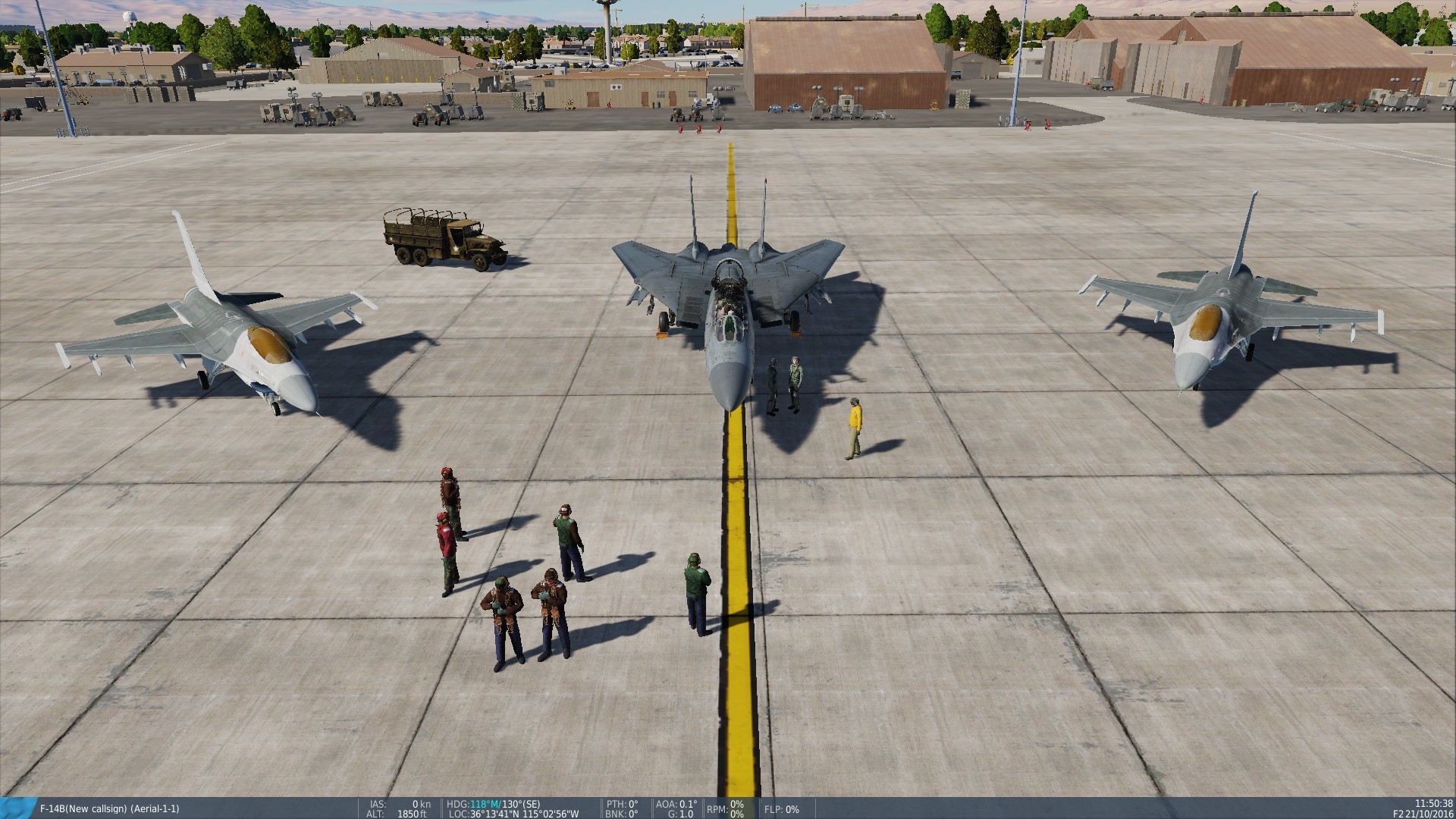
Task: Toggle the BNK bank angle readout
Action: [x=622, y=814]
